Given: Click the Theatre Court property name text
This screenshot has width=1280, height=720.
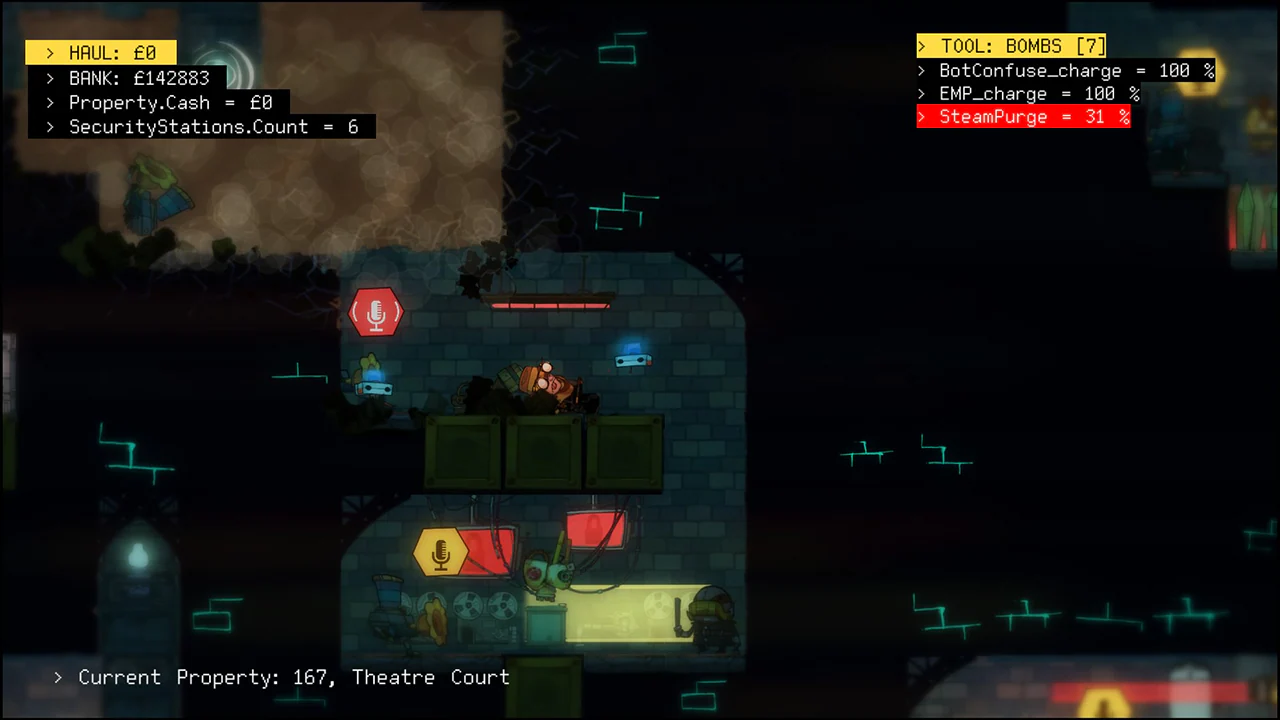Looking at the screenshot, I should [x=430, y=677].
